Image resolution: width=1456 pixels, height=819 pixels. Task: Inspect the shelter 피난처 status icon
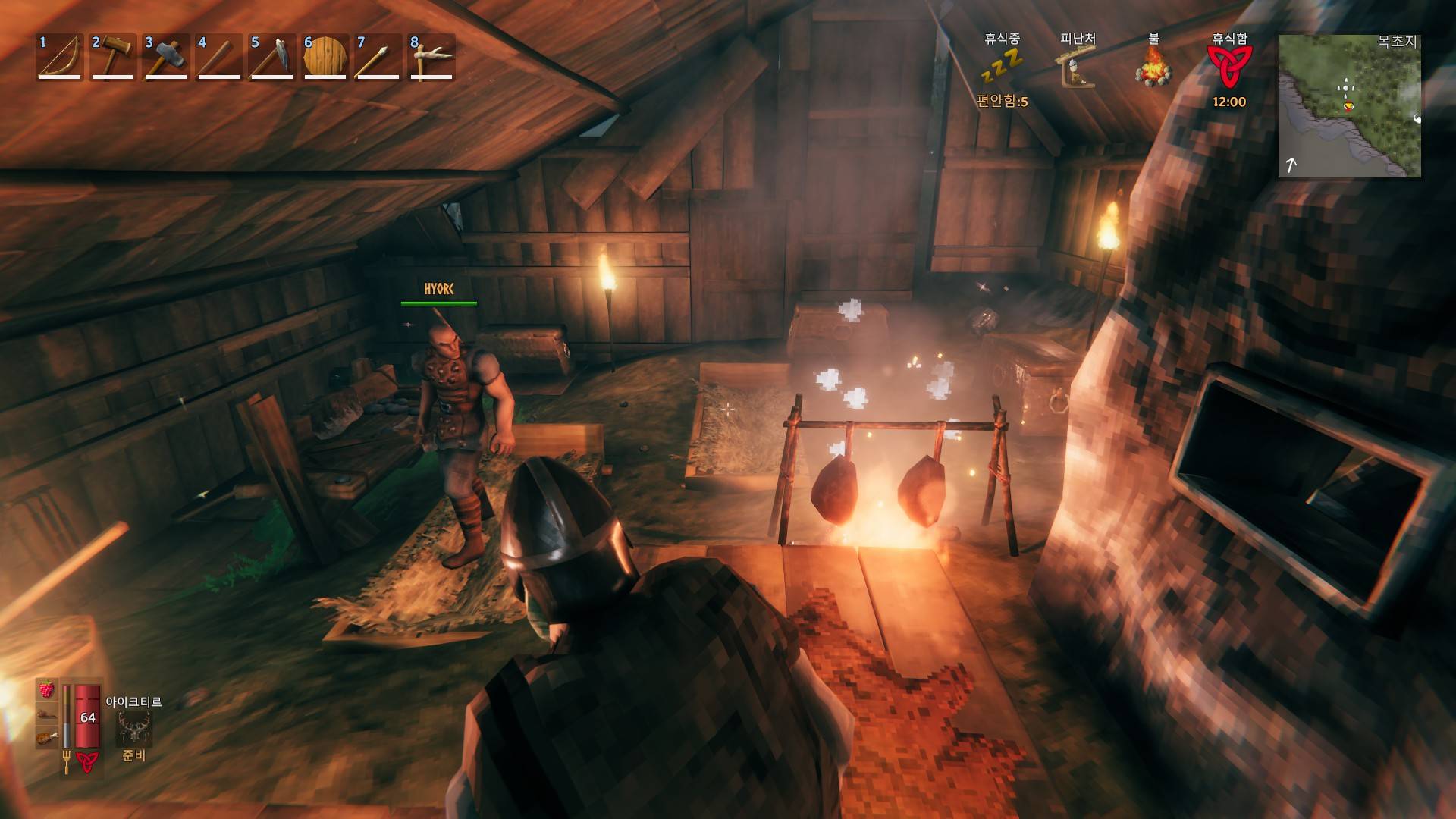click(x=1078, y=67)
